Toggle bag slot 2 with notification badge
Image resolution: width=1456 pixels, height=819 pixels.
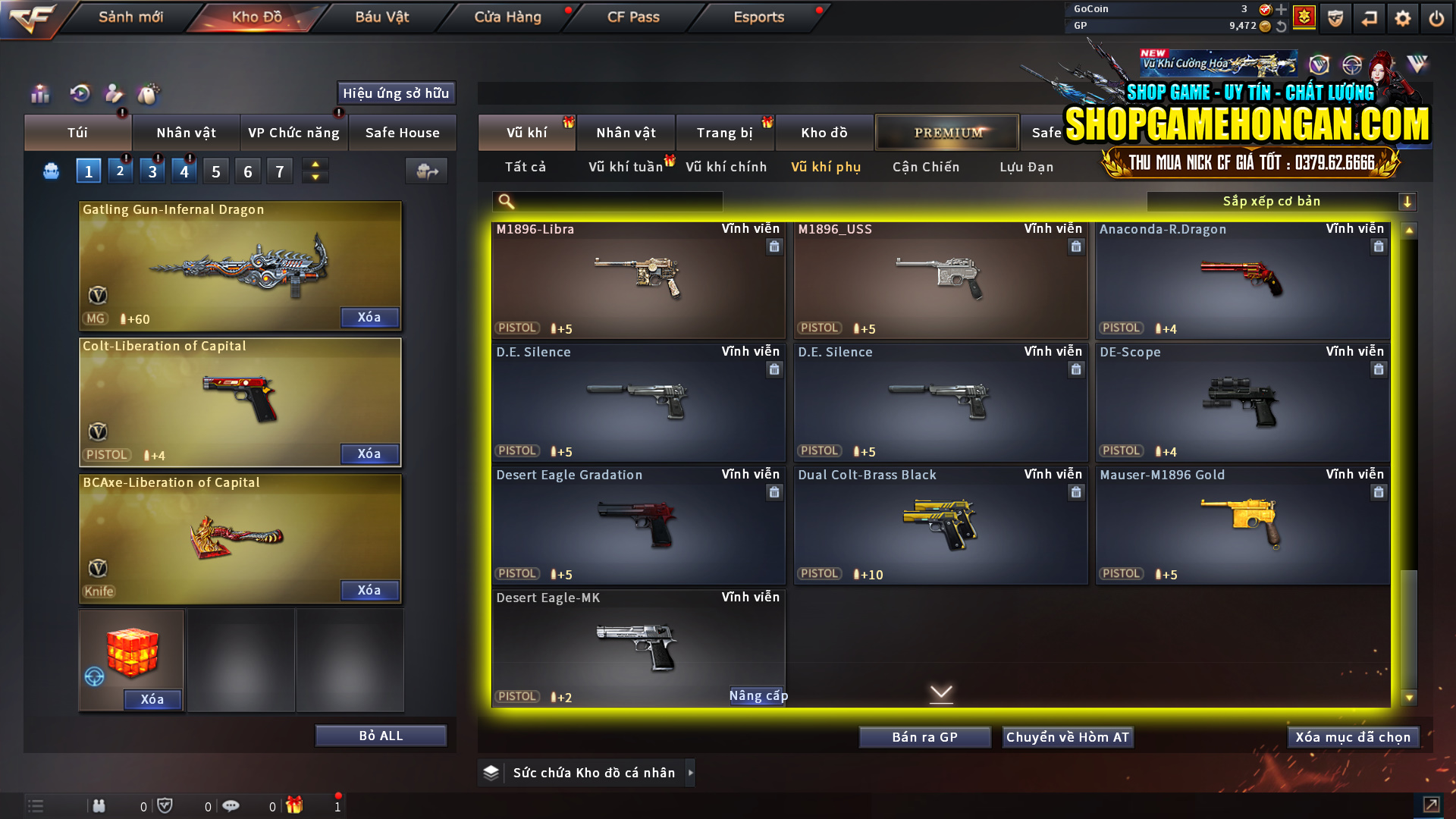(x=120, y=171)
